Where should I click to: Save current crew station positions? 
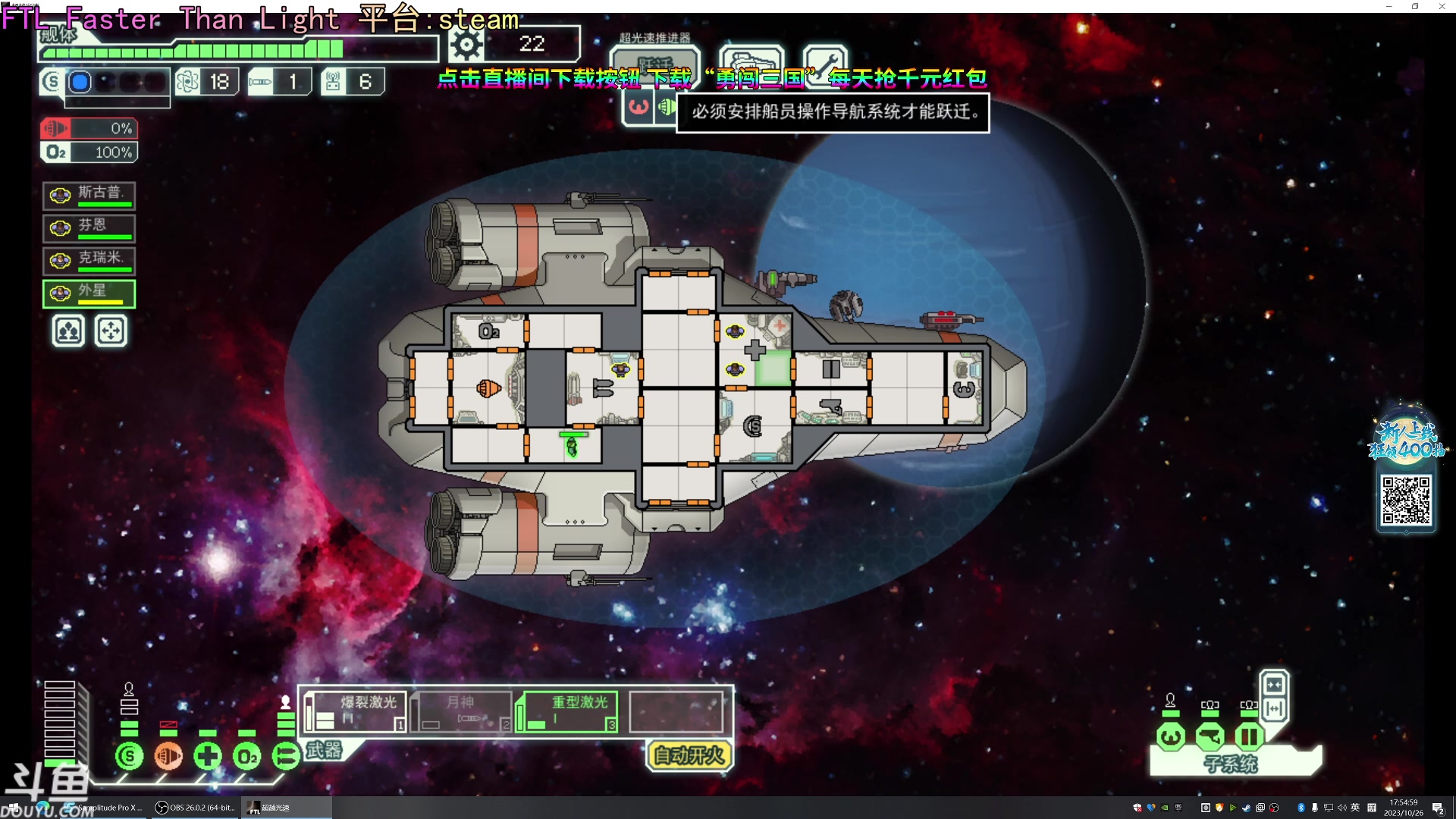click(x=68, y=331)
